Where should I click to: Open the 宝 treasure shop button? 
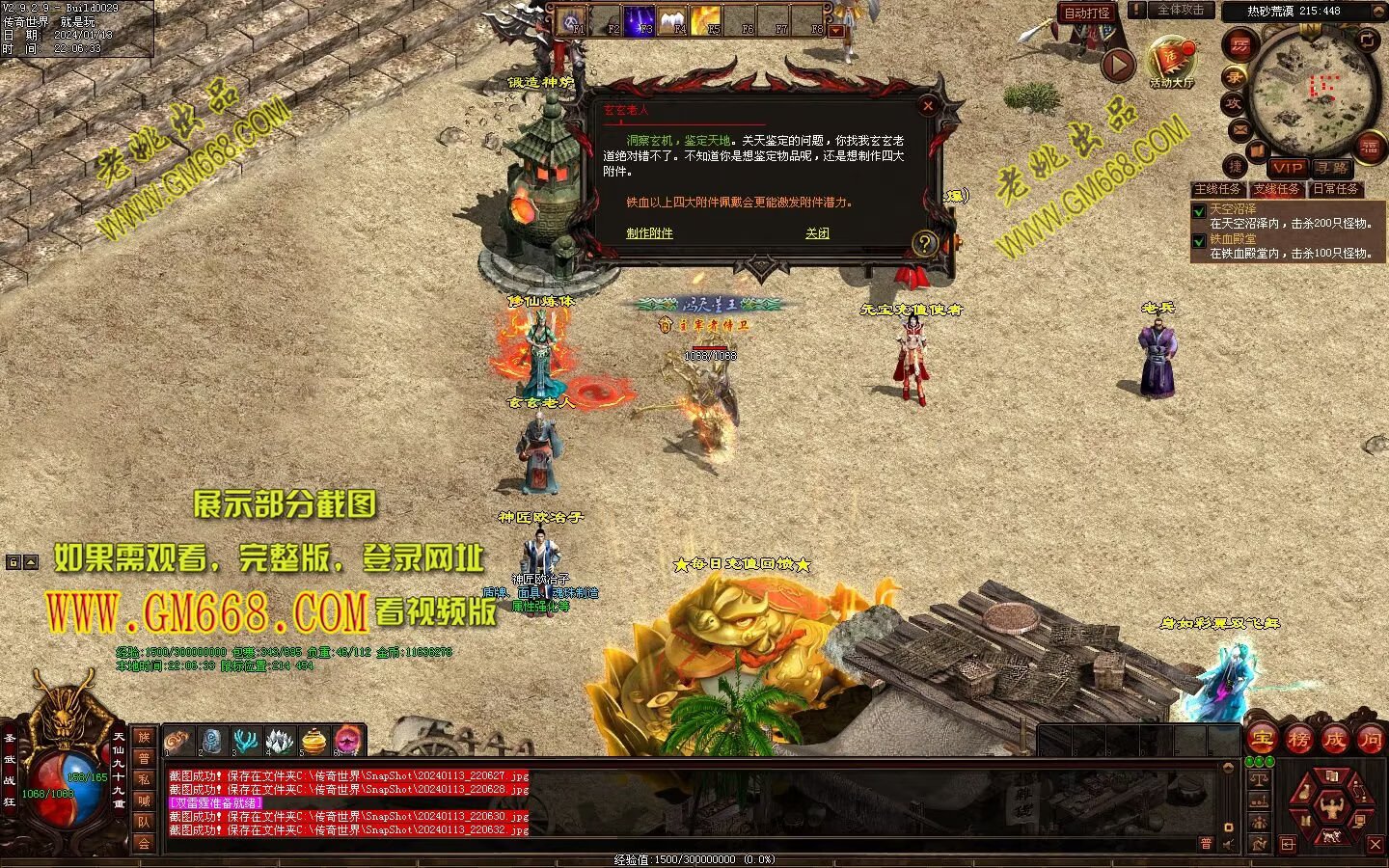pyautogui.click(x=1262, y=740)
